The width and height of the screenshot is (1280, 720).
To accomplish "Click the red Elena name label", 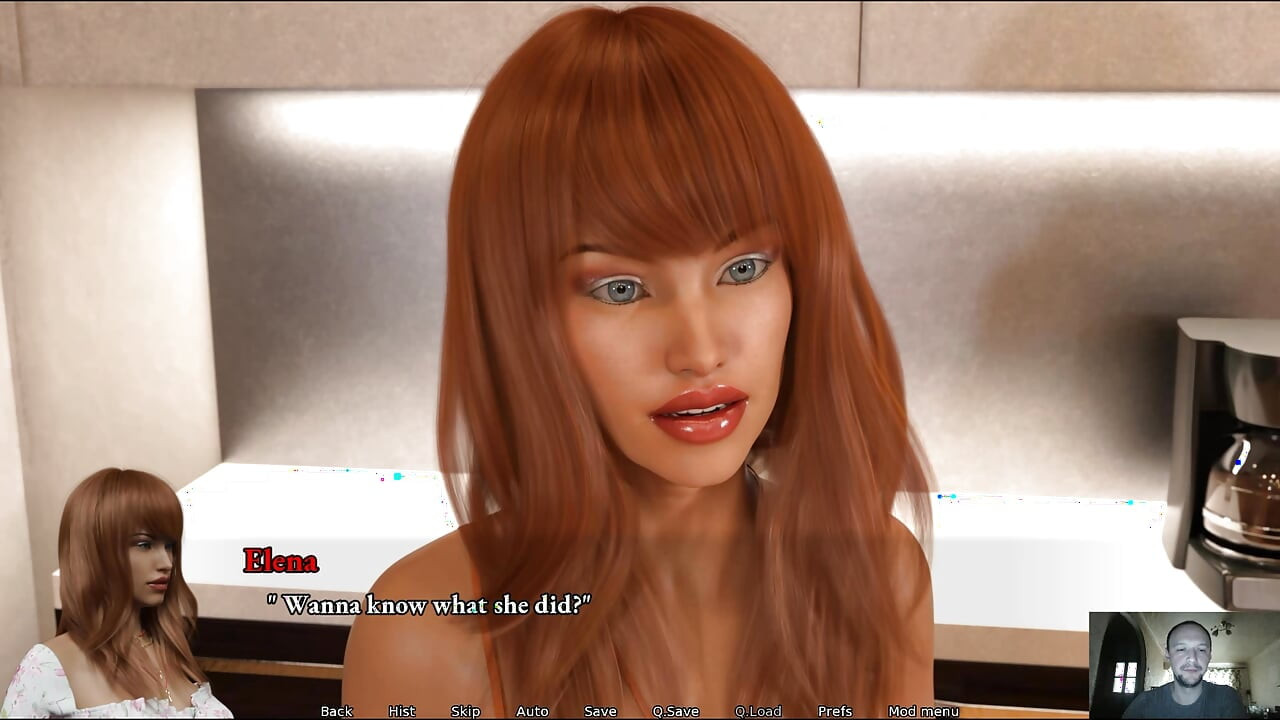I will pos(280,562).
